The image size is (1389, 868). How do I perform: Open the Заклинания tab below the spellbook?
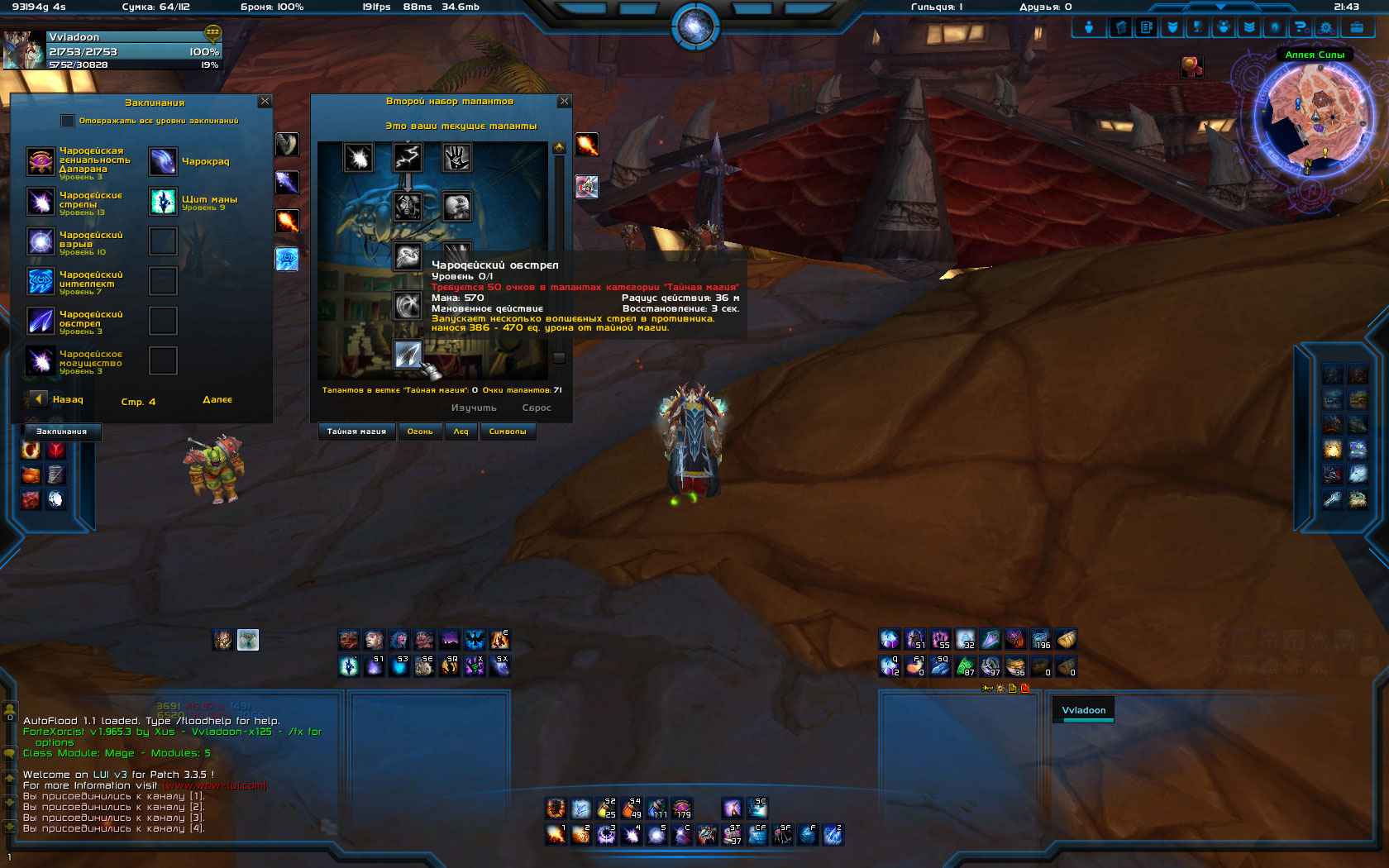pos(61,432)
